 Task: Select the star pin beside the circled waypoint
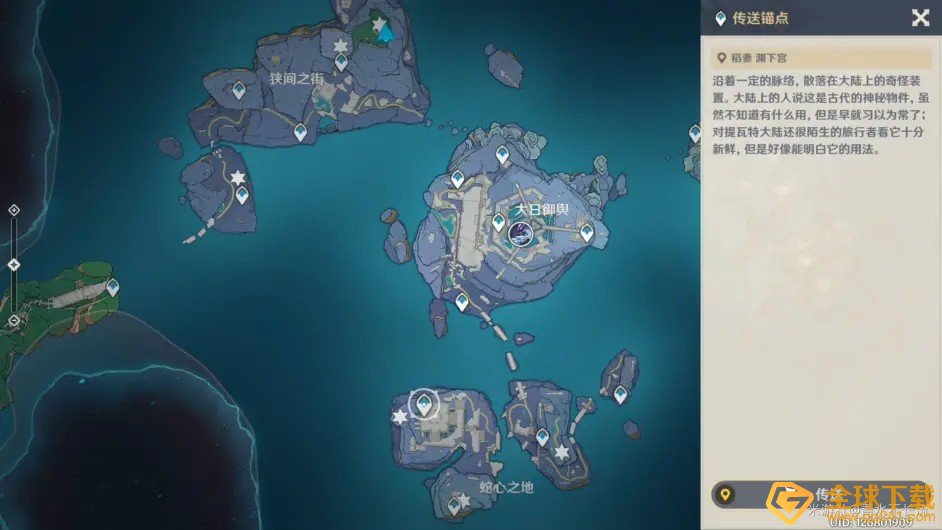tap(400, 416)
